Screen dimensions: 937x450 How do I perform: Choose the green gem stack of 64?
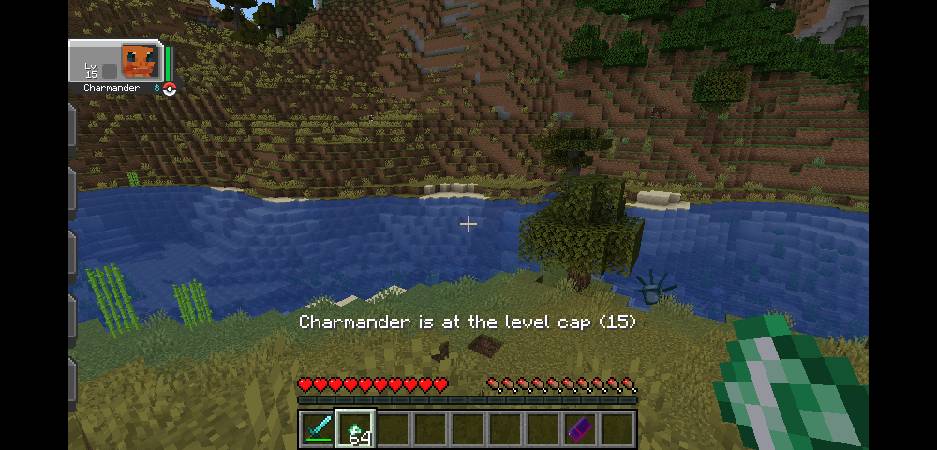pos(355,428)
